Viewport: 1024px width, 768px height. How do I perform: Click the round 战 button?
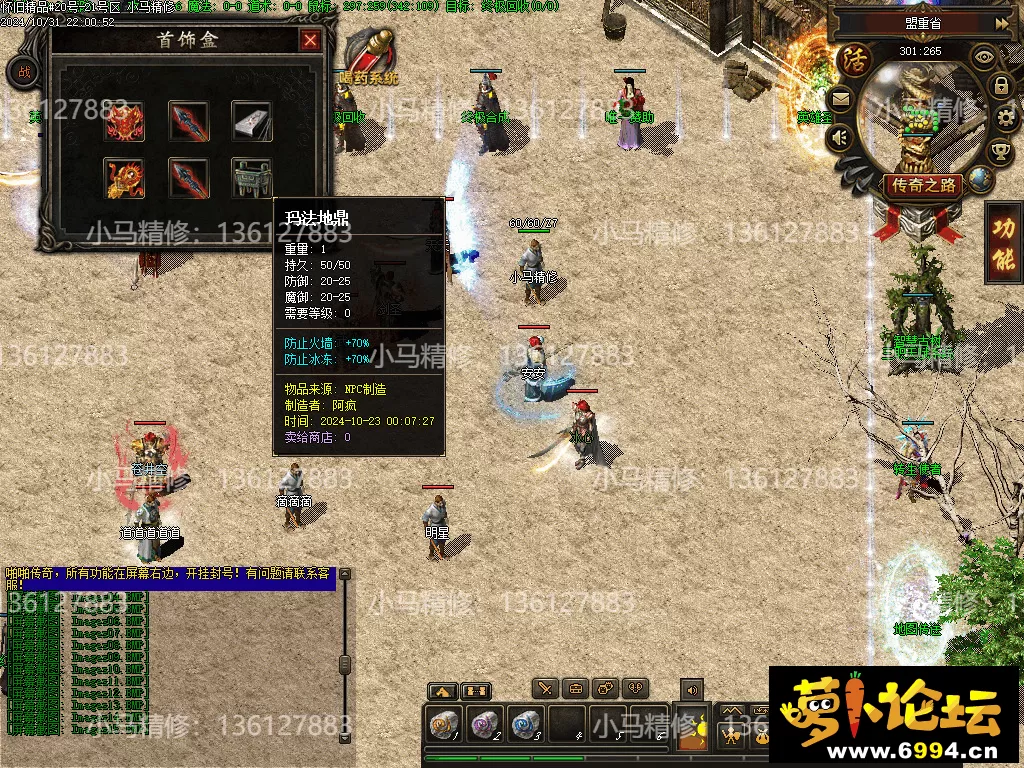pos(24,72)
